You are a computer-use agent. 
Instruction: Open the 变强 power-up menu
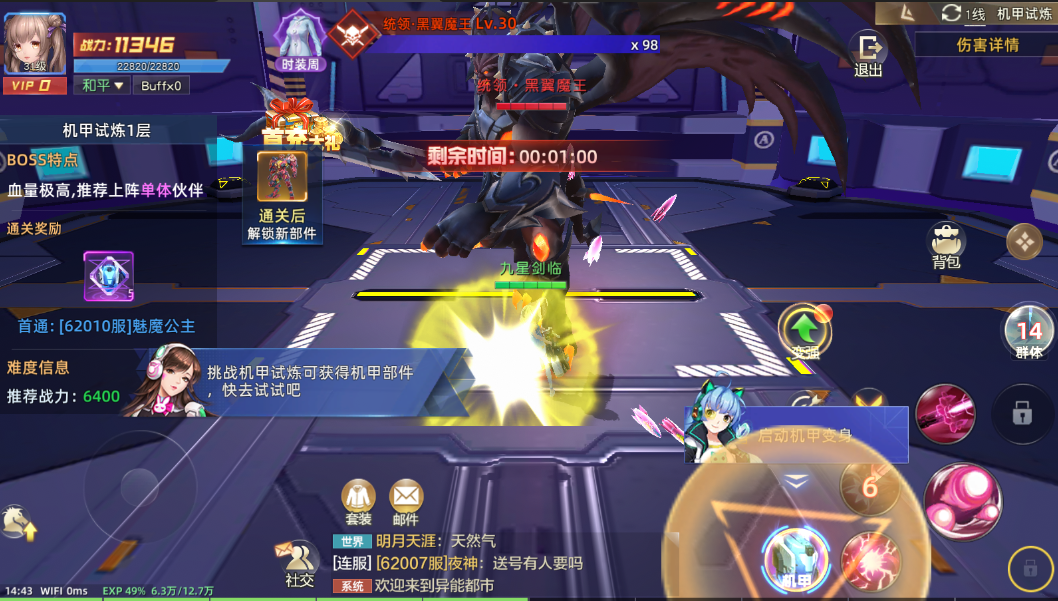coord(804,331)
